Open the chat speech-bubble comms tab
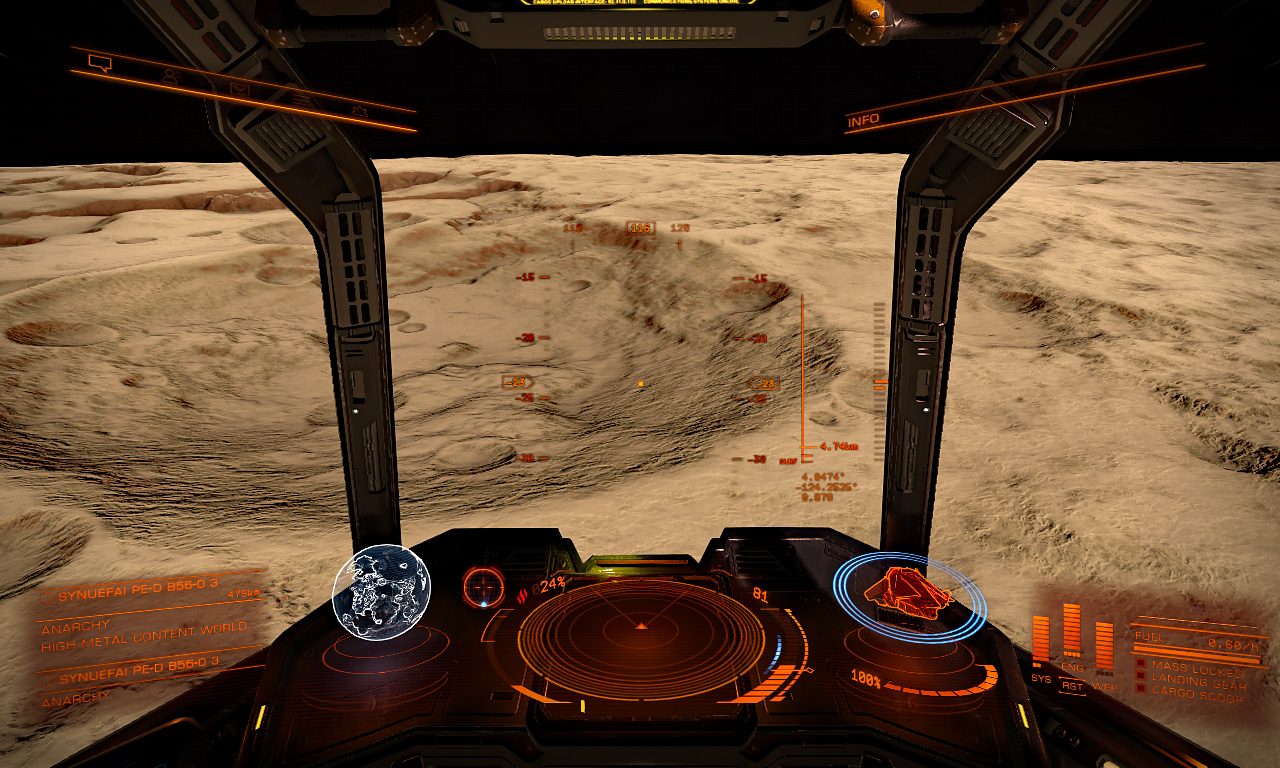1280x768 pixels. [98, 64]
